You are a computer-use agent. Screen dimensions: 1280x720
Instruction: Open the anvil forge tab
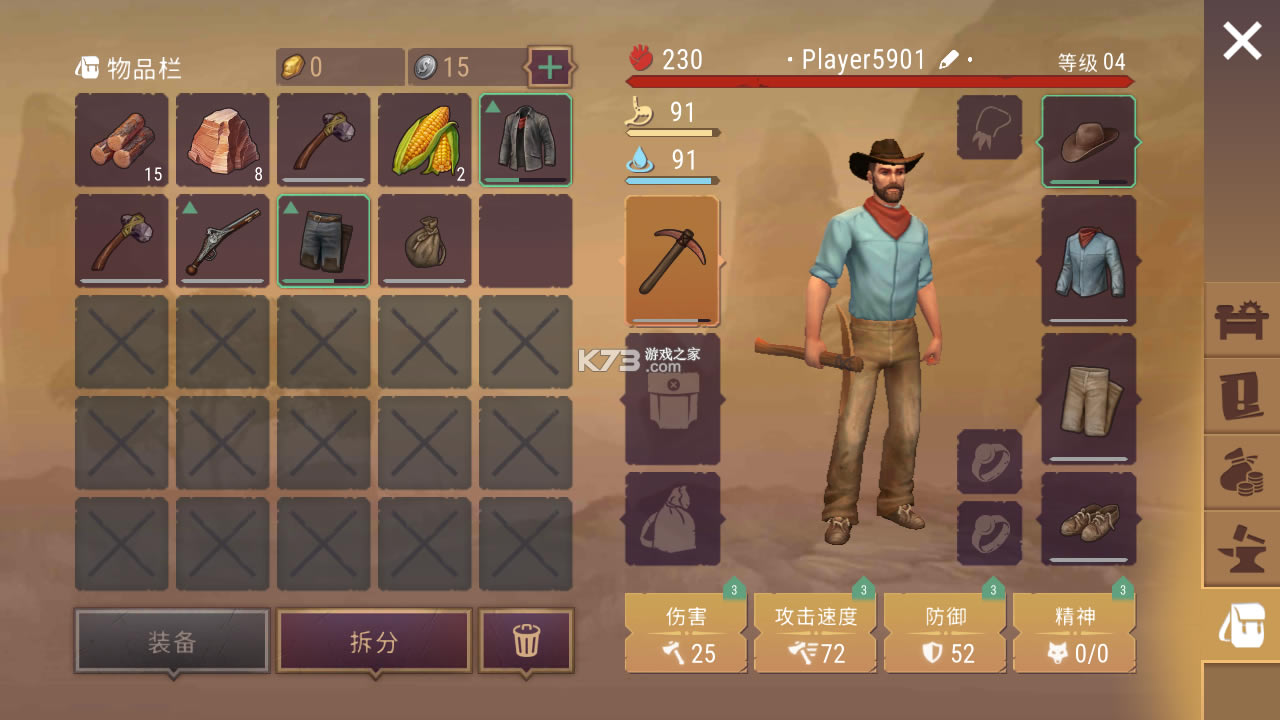1242,549
